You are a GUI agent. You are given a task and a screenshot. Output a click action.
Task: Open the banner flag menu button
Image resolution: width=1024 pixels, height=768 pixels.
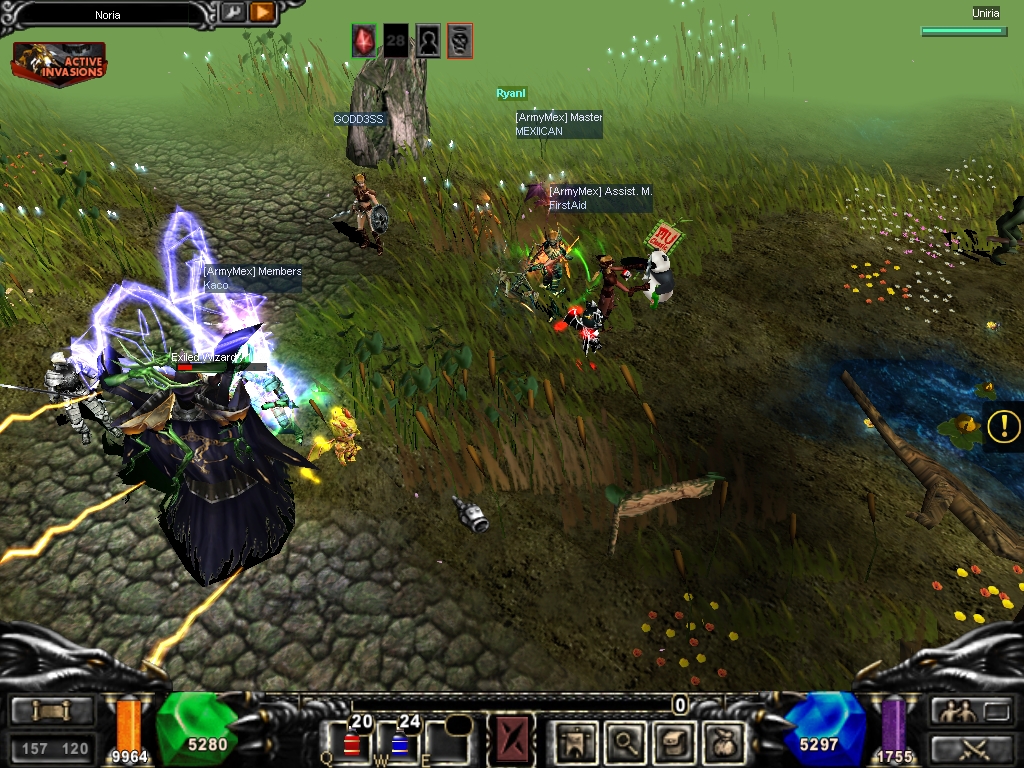click(577, 741)
